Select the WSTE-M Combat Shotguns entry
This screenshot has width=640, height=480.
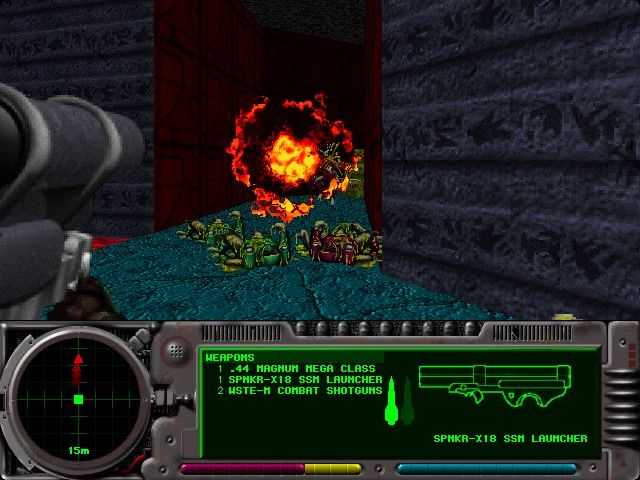[x=299, y=392]
